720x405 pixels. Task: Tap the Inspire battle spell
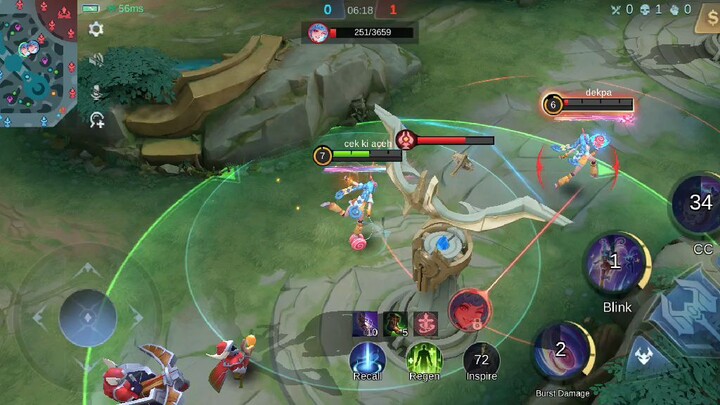pos(481,358)
